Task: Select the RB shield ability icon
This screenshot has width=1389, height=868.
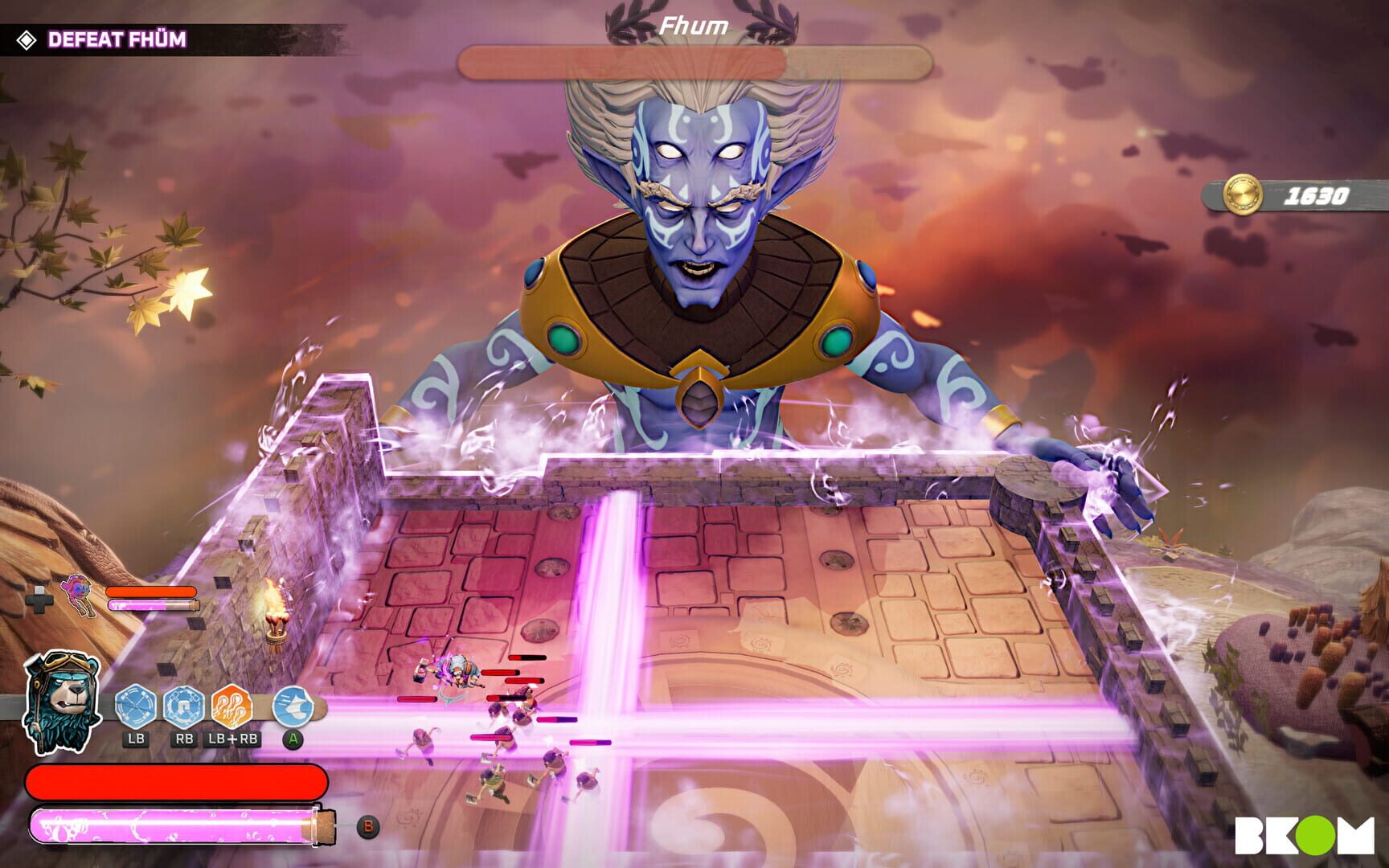Action: click(183, 707)
